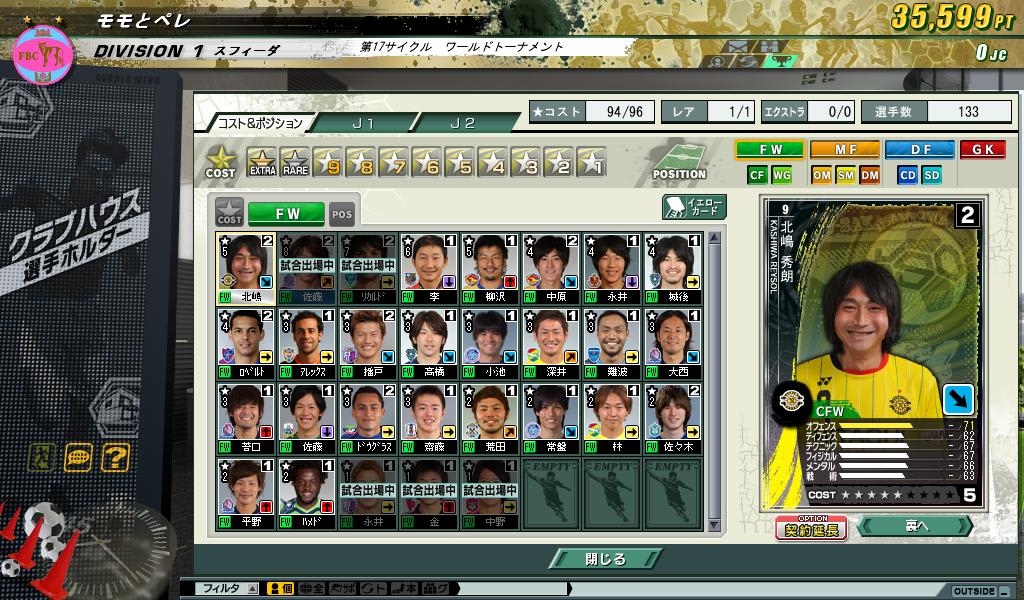Screen dimensions: 1024x600
Task: Choose the 佐々木 player card
Action: pyautogui.click(x=674, y=418)
